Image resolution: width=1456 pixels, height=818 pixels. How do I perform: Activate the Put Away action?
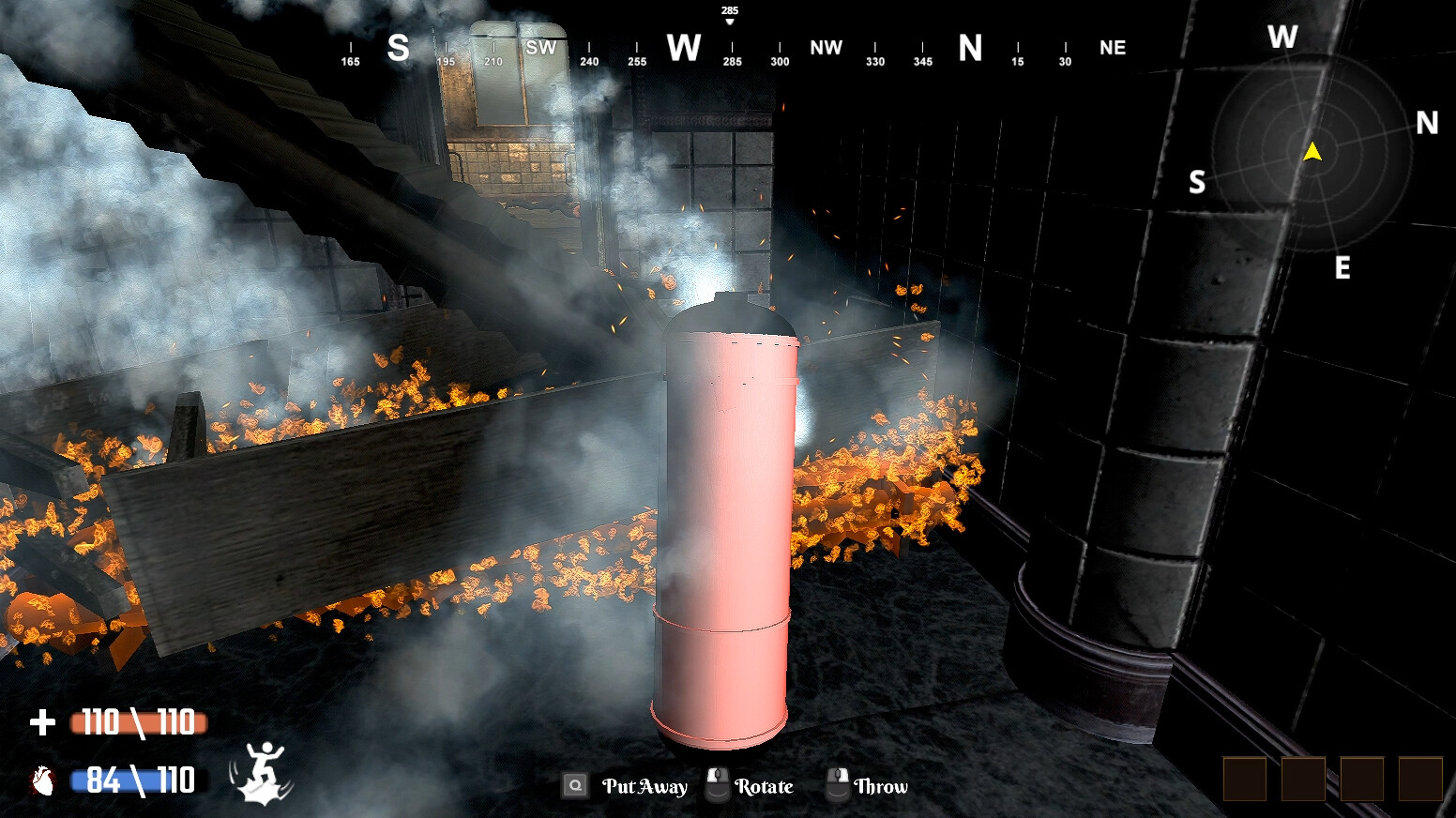645,786
